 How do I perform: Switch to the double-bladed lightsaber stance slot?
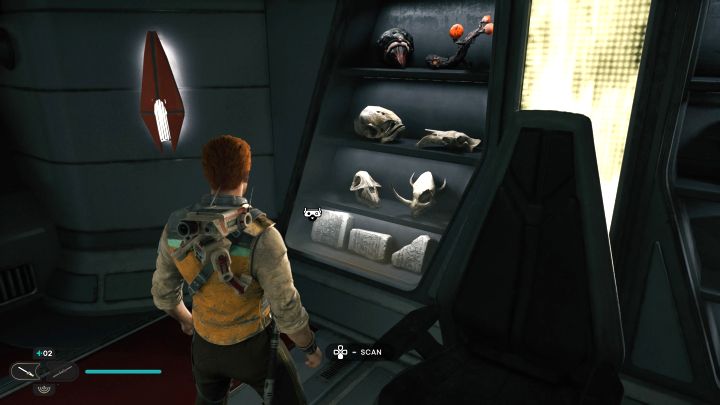[60, 372]
